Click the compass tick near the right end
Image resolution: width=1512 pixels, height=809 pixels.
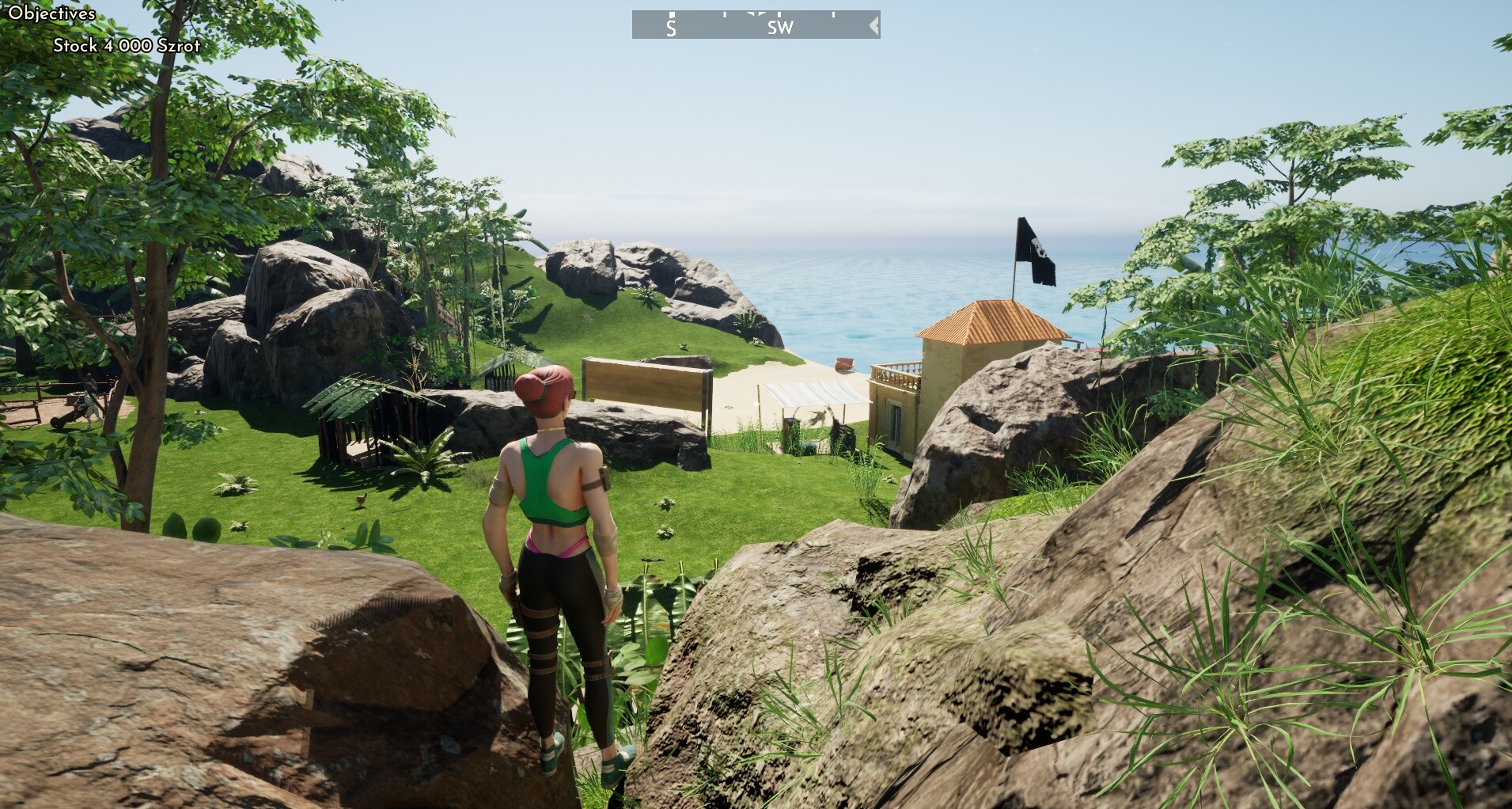coord(833,13)
